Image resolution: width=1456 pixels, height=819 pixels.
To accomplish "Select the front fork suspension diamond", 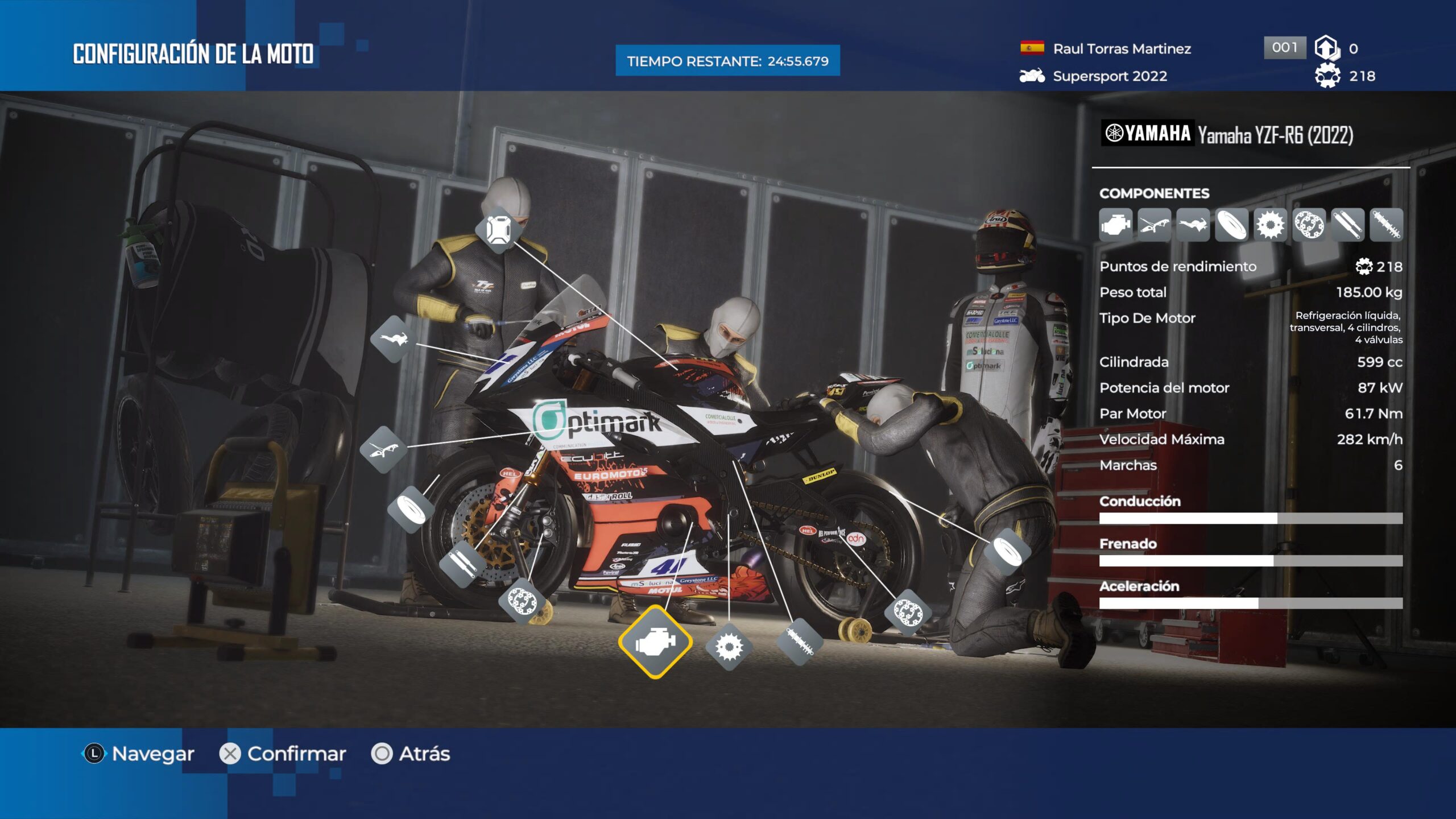I will [462, 563].
